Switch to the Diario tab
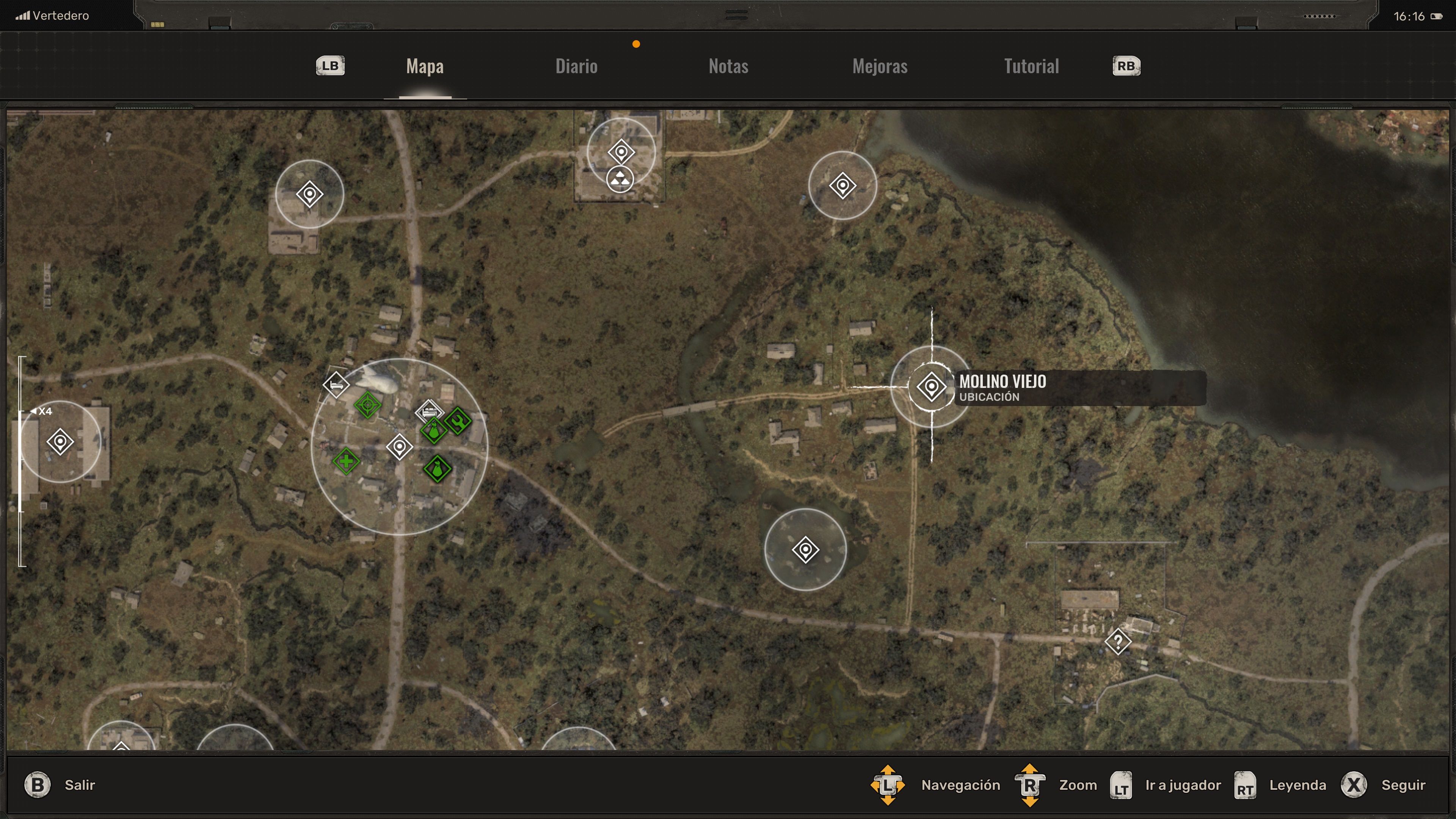Viewport: 1456px width, 819px height. click(576, 66)
